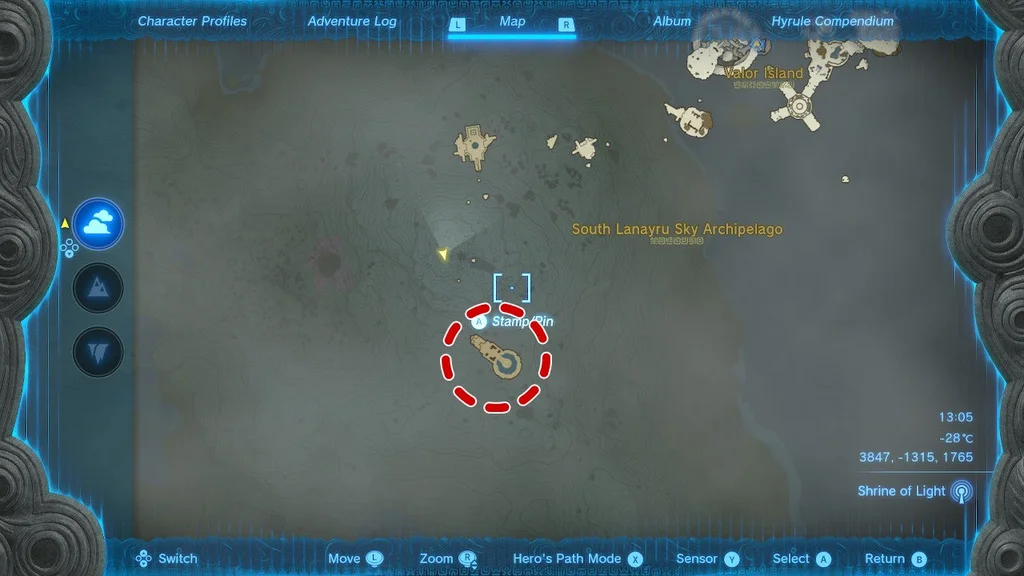Image resolution: width=1024 pixels, height=576 pixels.
Task: Switch to the Depths layer icon
Action: [98, 352]
